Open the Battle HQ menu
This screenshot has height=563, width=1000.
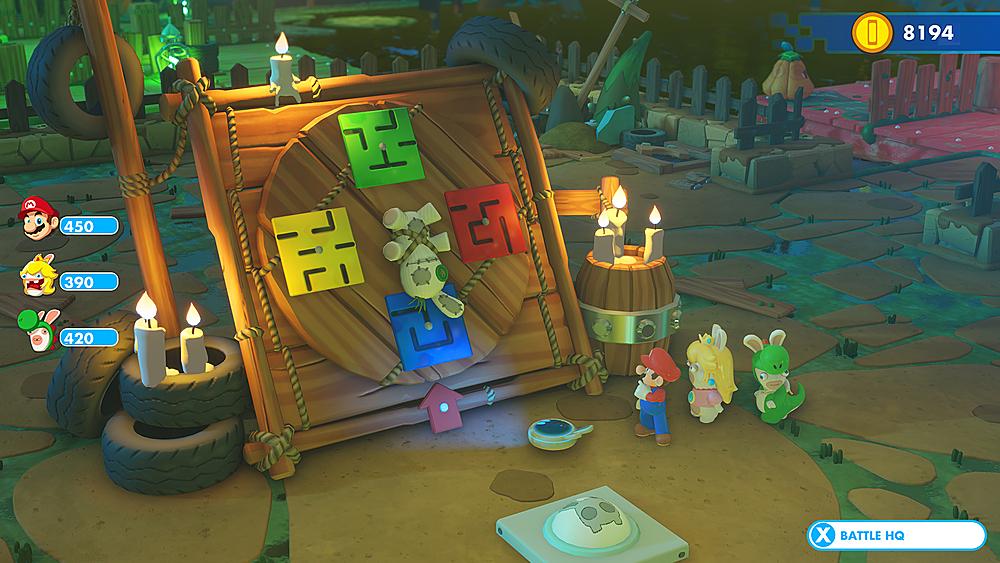tap(896, 536)
